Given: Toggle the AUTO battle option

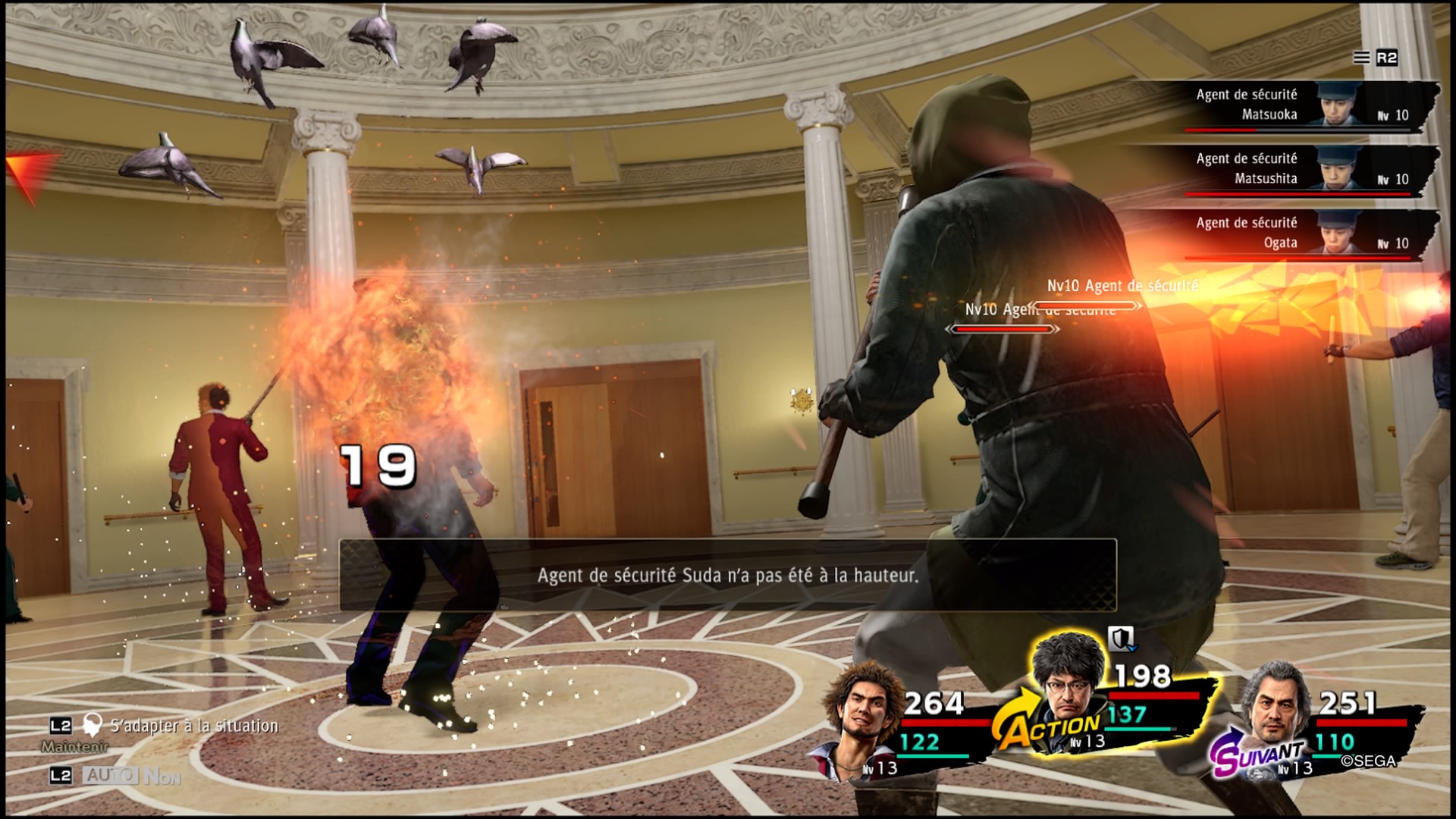Looking at the screenshot, I should tap(111, 775).
